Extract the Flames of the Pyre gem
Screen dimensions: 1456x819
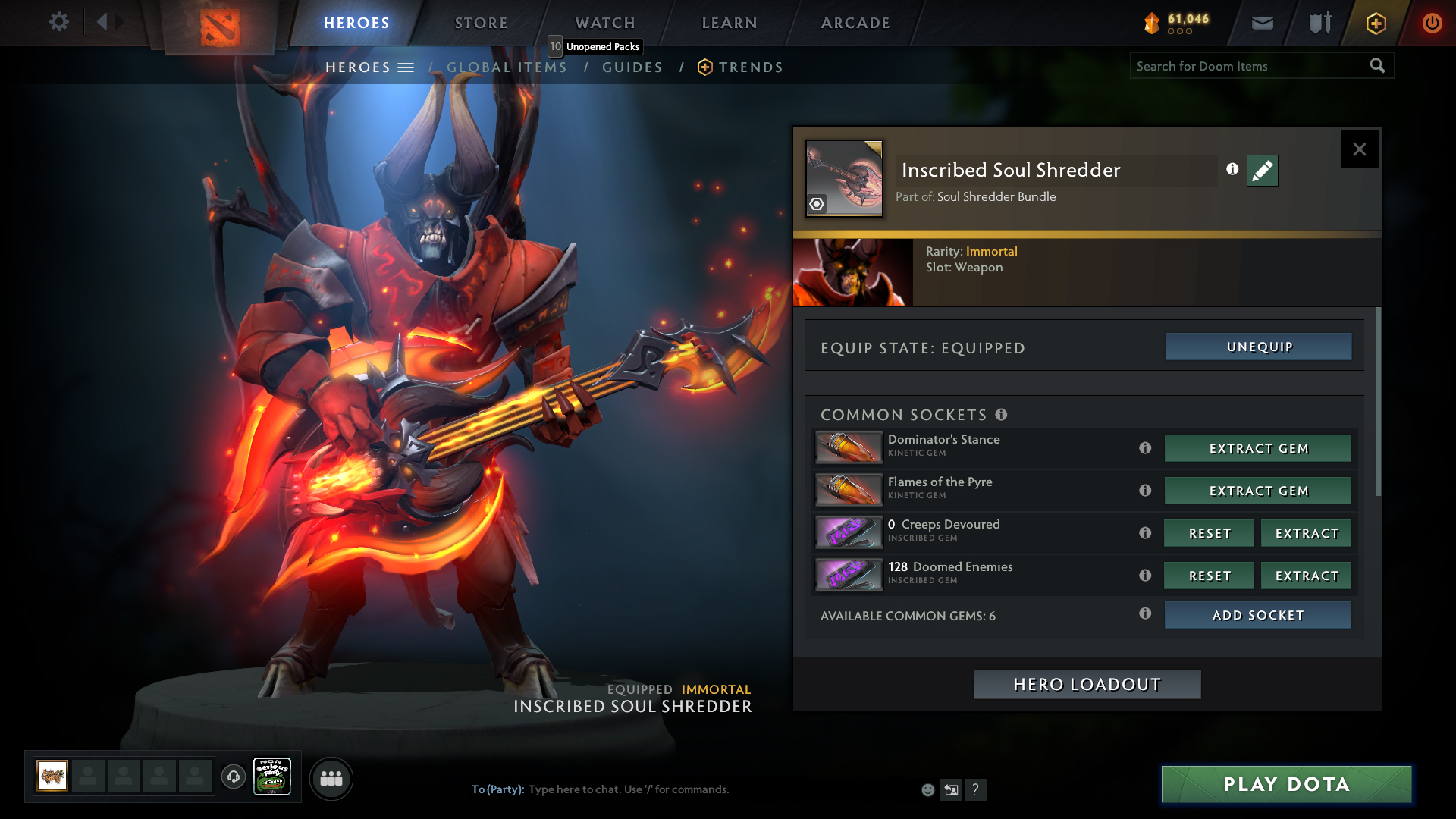point(1257,491)
